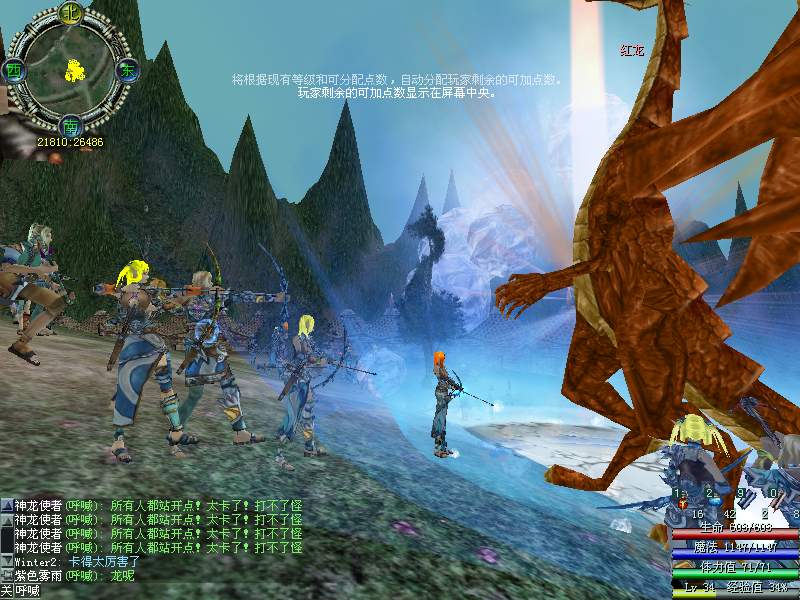The image size is (800, 600).
Task: Click the north (北) compass button
Action: [x=70, y=13]
